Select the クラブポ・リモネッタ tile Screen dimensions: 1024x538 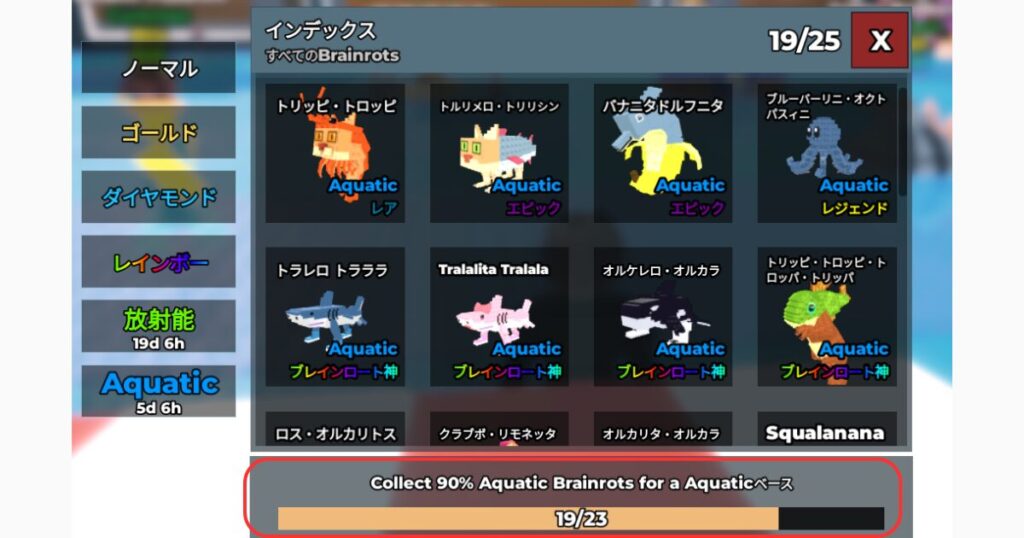(x=499, y=431)
